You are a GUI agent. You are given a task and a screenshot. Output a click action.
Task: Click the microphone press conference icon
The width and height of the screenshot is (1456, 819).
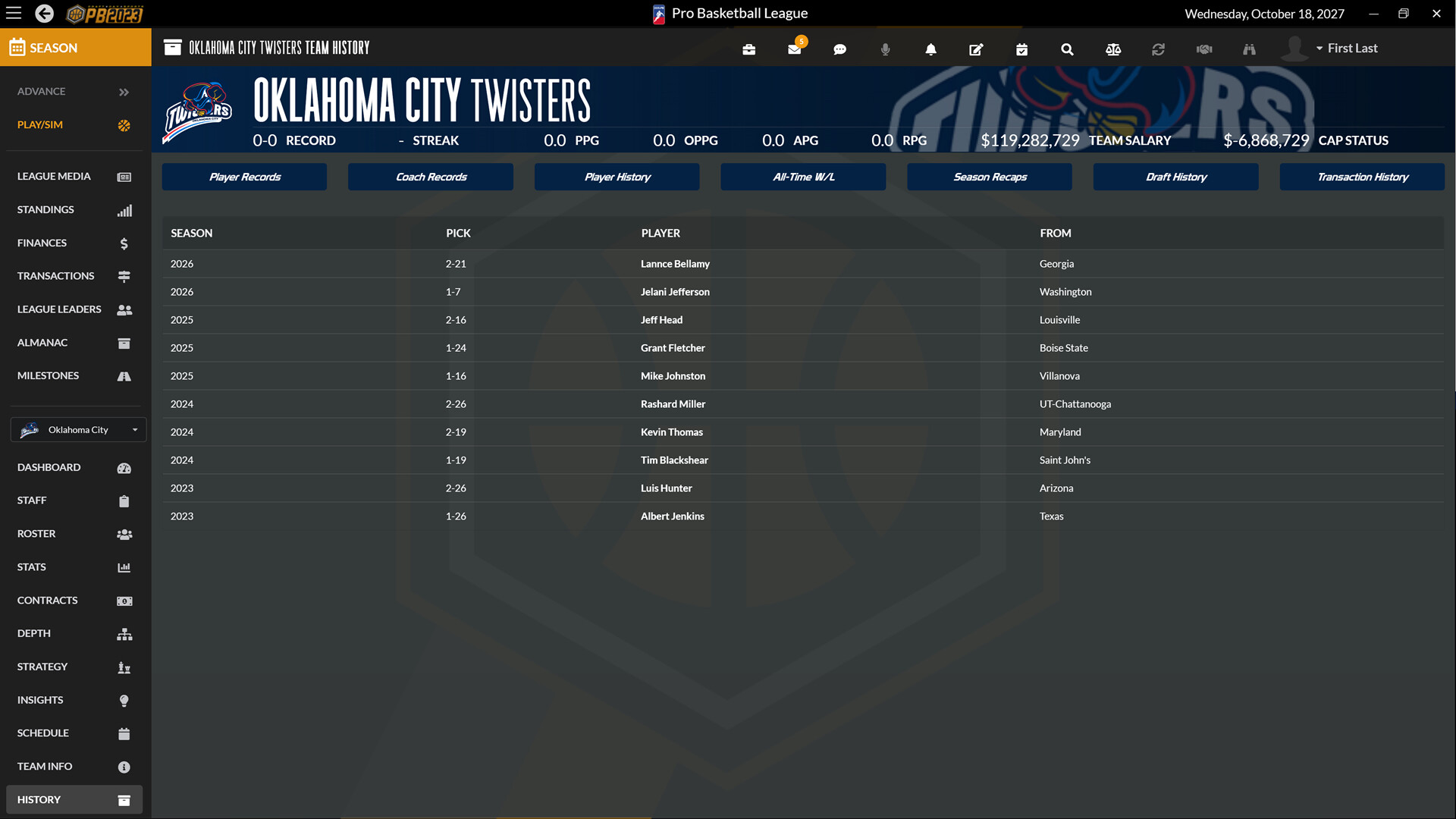pos(885,49)
